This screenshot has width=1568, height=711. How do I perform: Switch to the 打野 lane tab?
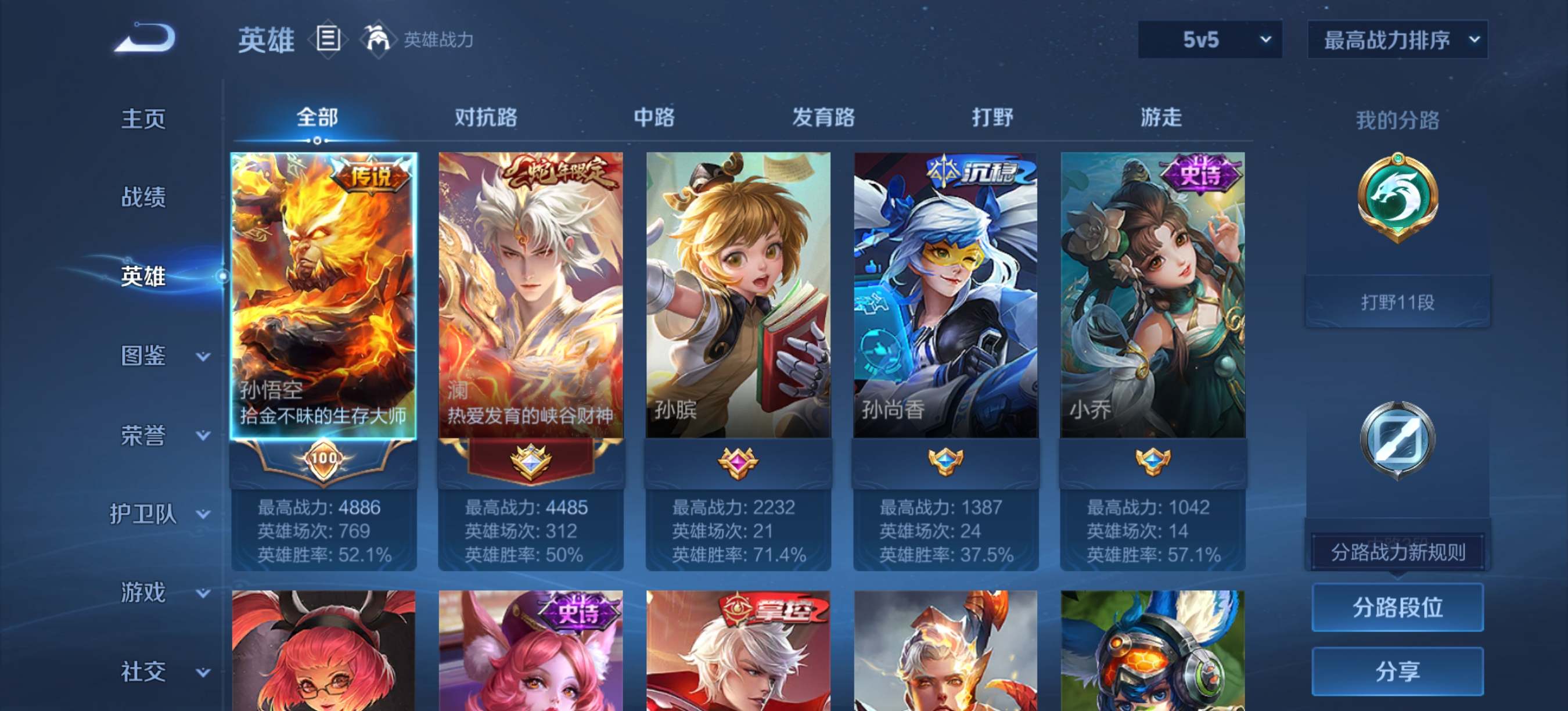coord(994,117)
